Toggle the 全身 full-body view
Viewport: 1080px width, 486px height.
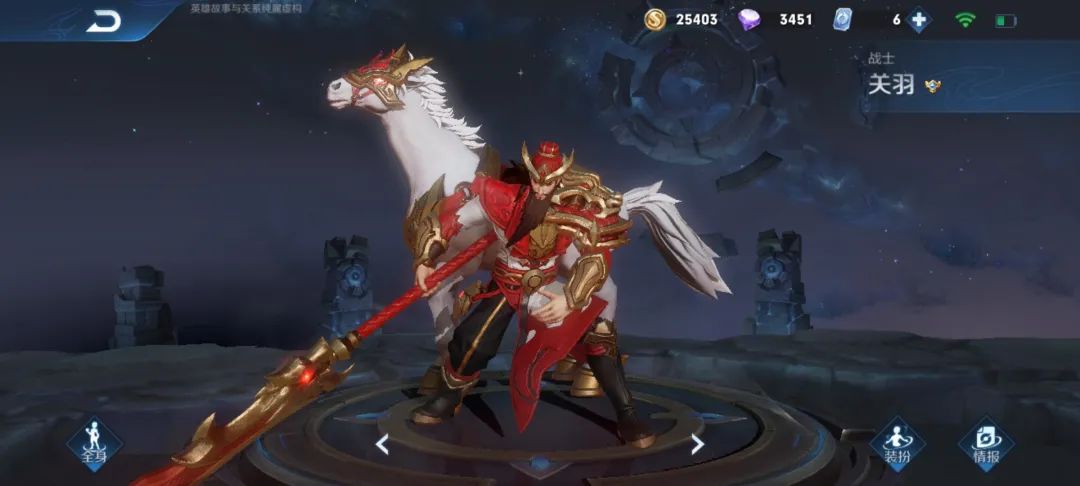pyautogui.click(x=94, y=443)
